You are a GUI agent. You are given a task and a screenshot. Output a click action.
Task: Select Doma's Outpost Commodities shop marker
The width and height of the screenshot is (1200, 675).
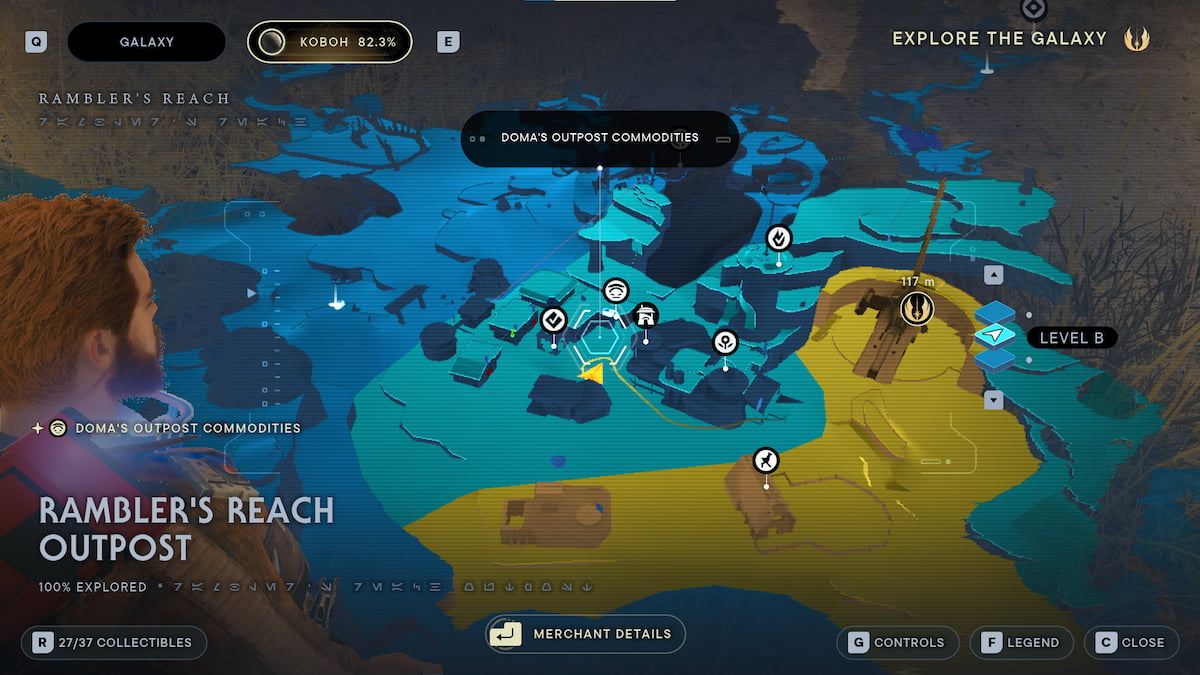click(x=617, y=291)
